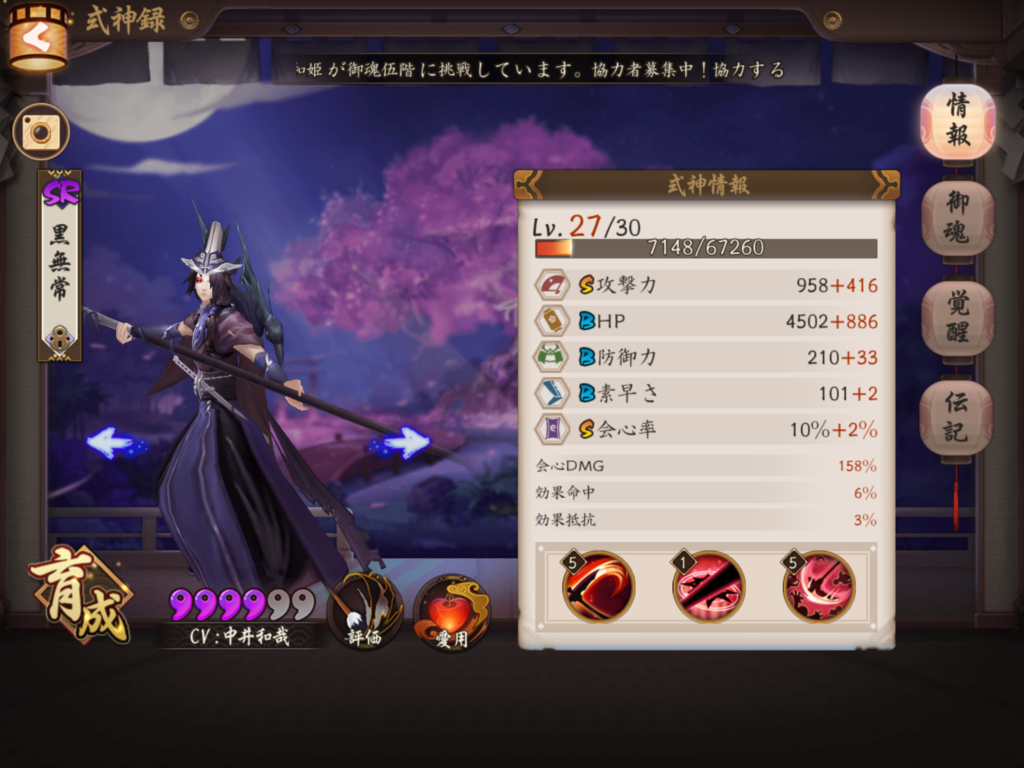Go back using the lantern arrow button

coord(38,38)
